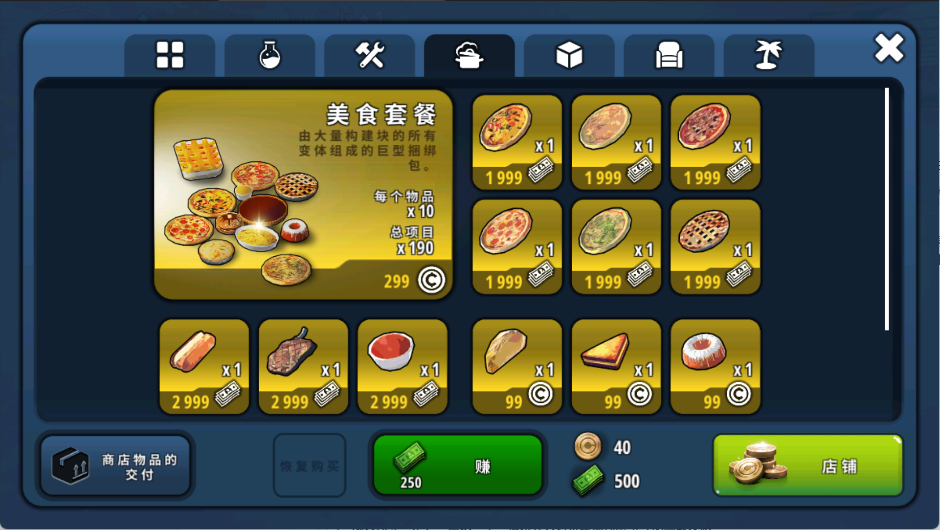The image size is (940, 530).
Task: Select the red sauce bowl item
Action: [x=402, y=366]
